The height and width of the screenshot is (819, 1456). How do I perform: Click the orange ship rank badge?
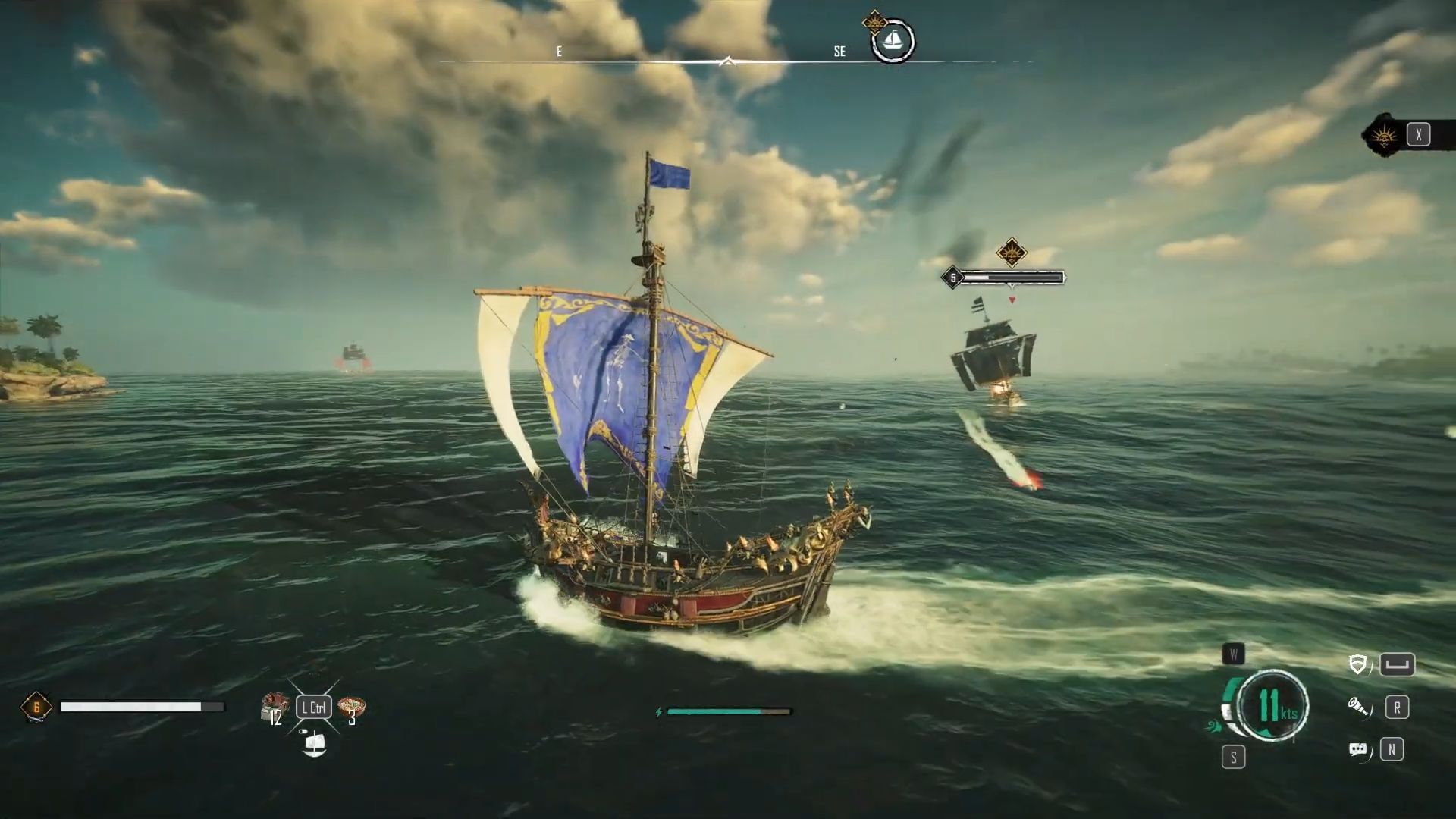point(36,708)
